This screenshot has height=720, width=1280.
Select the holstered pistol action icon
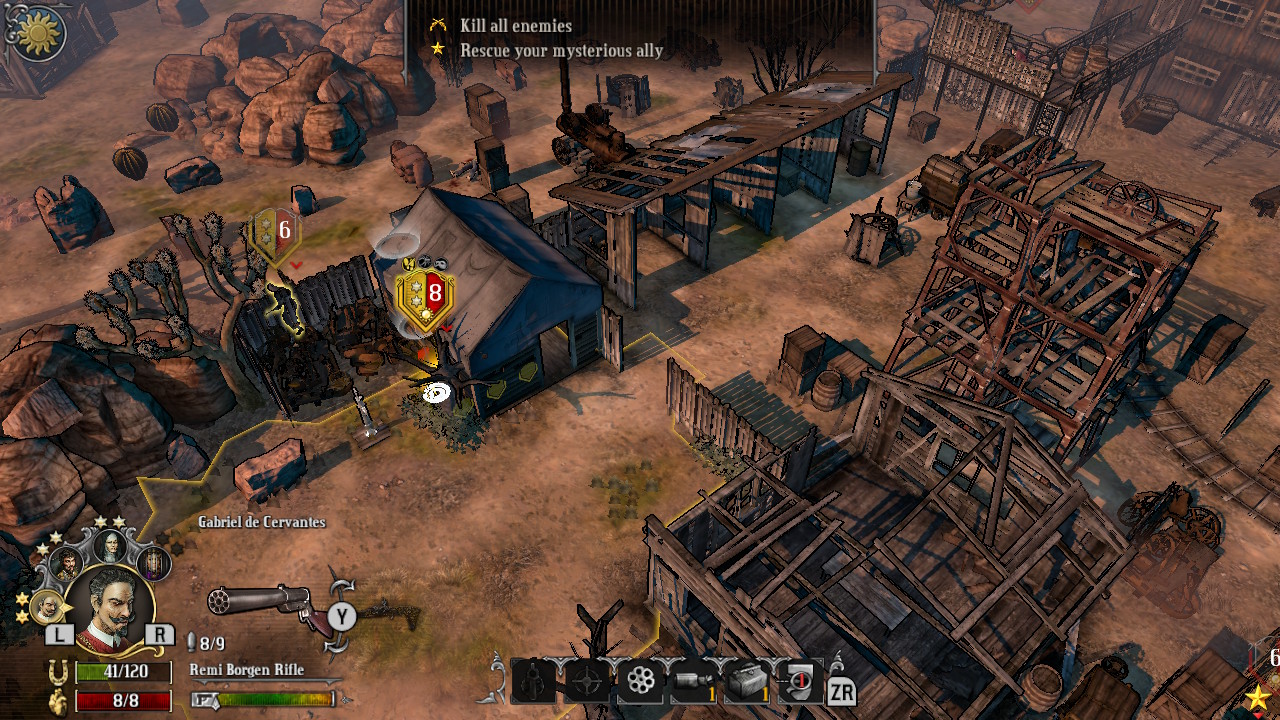point(532,681)
